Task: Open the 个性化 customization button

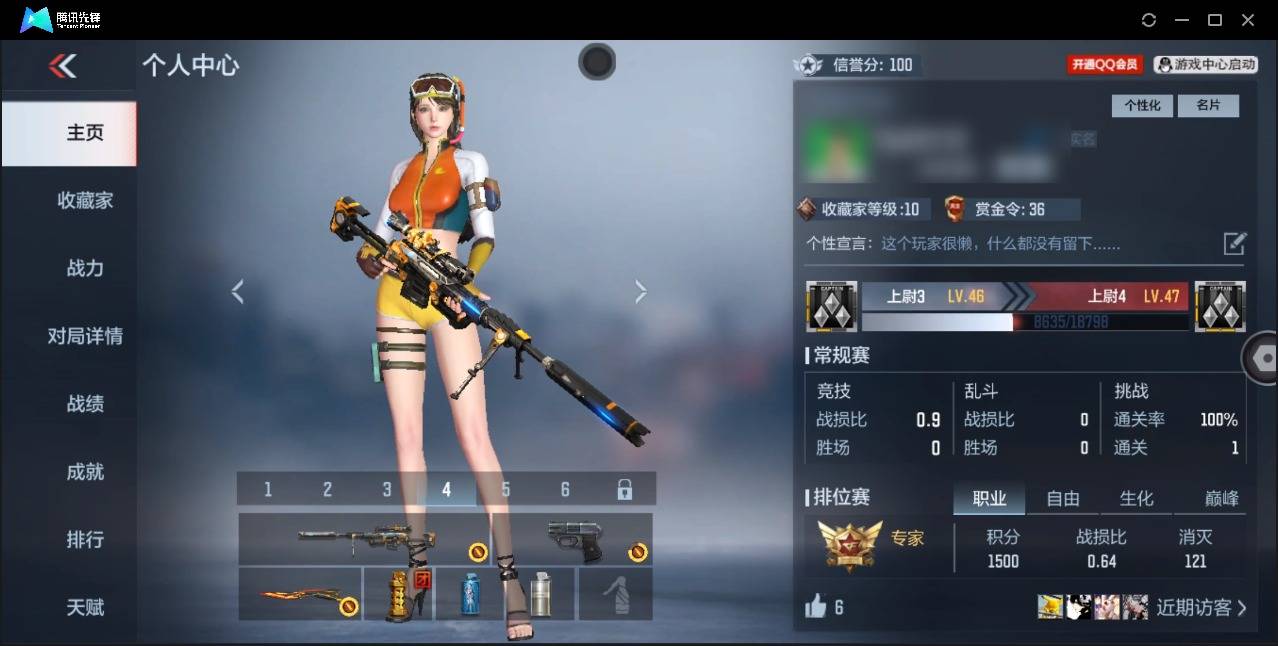Action: [x=1142, y=105]
